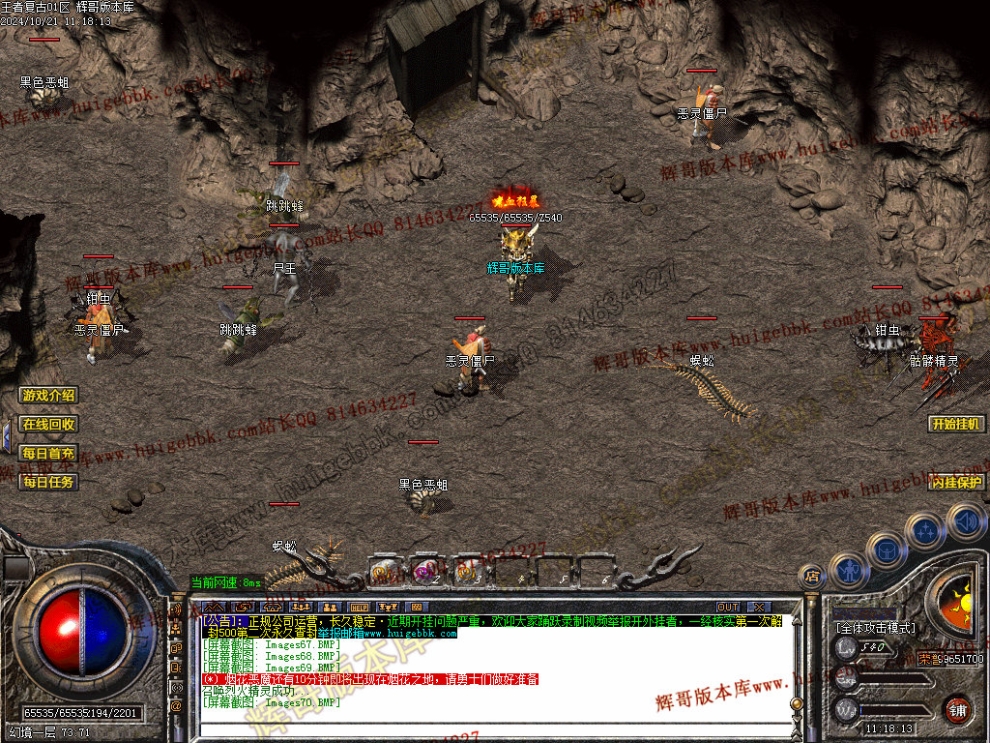The image size is (990, 743).
Task: Use the item in hotbar slot 1
Action: [384, 571]
